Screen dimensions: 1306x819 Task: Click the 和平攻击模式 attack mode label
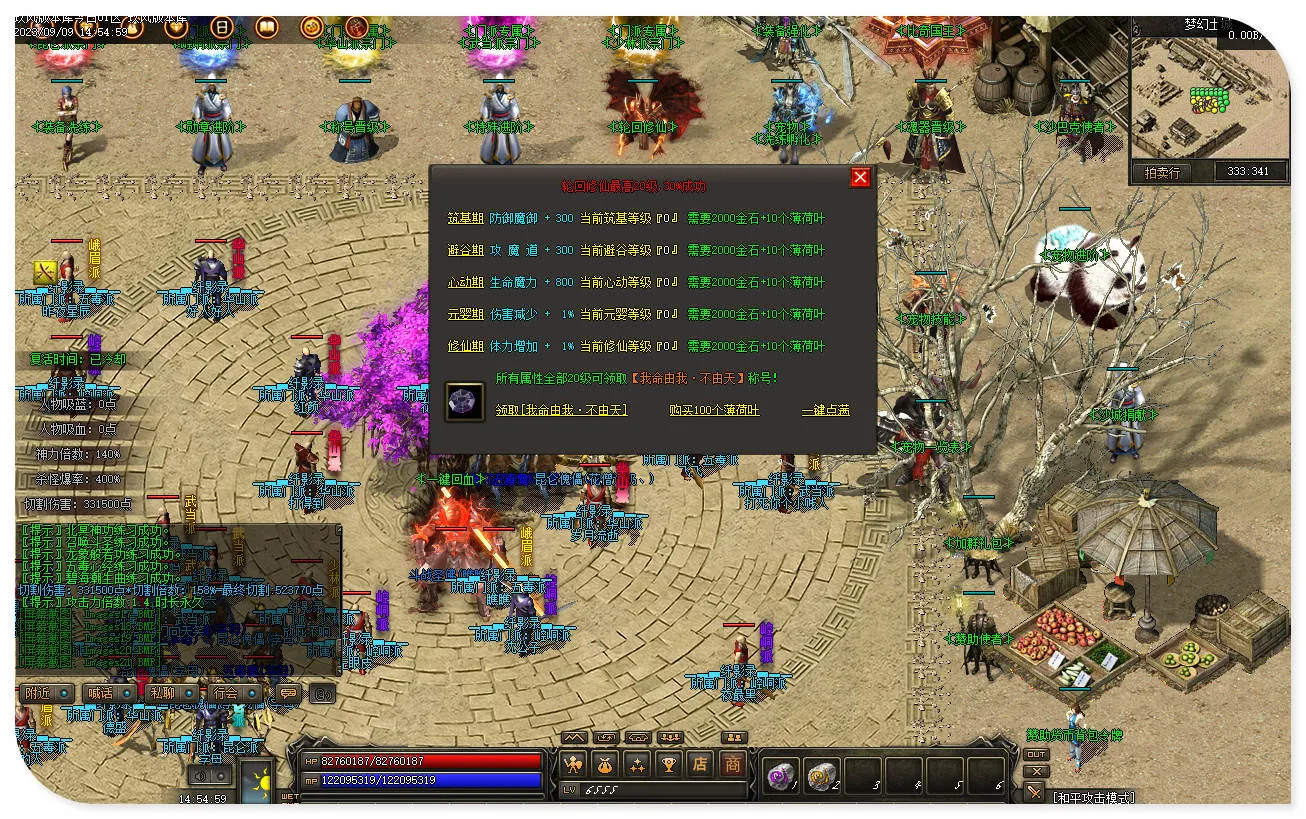(x=1093, y=797)
